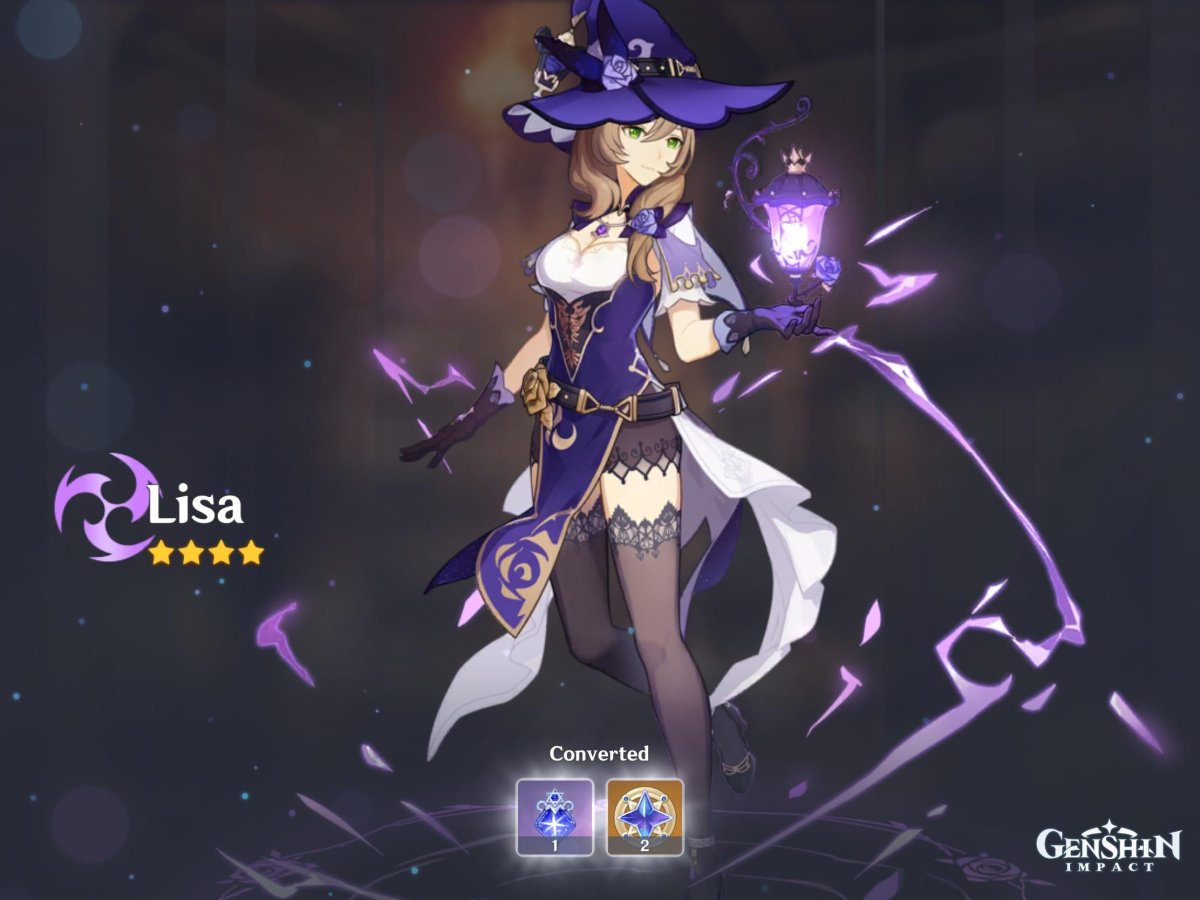
Task: Select the orange Masterless Starglitter item
Action: point(645,816)
